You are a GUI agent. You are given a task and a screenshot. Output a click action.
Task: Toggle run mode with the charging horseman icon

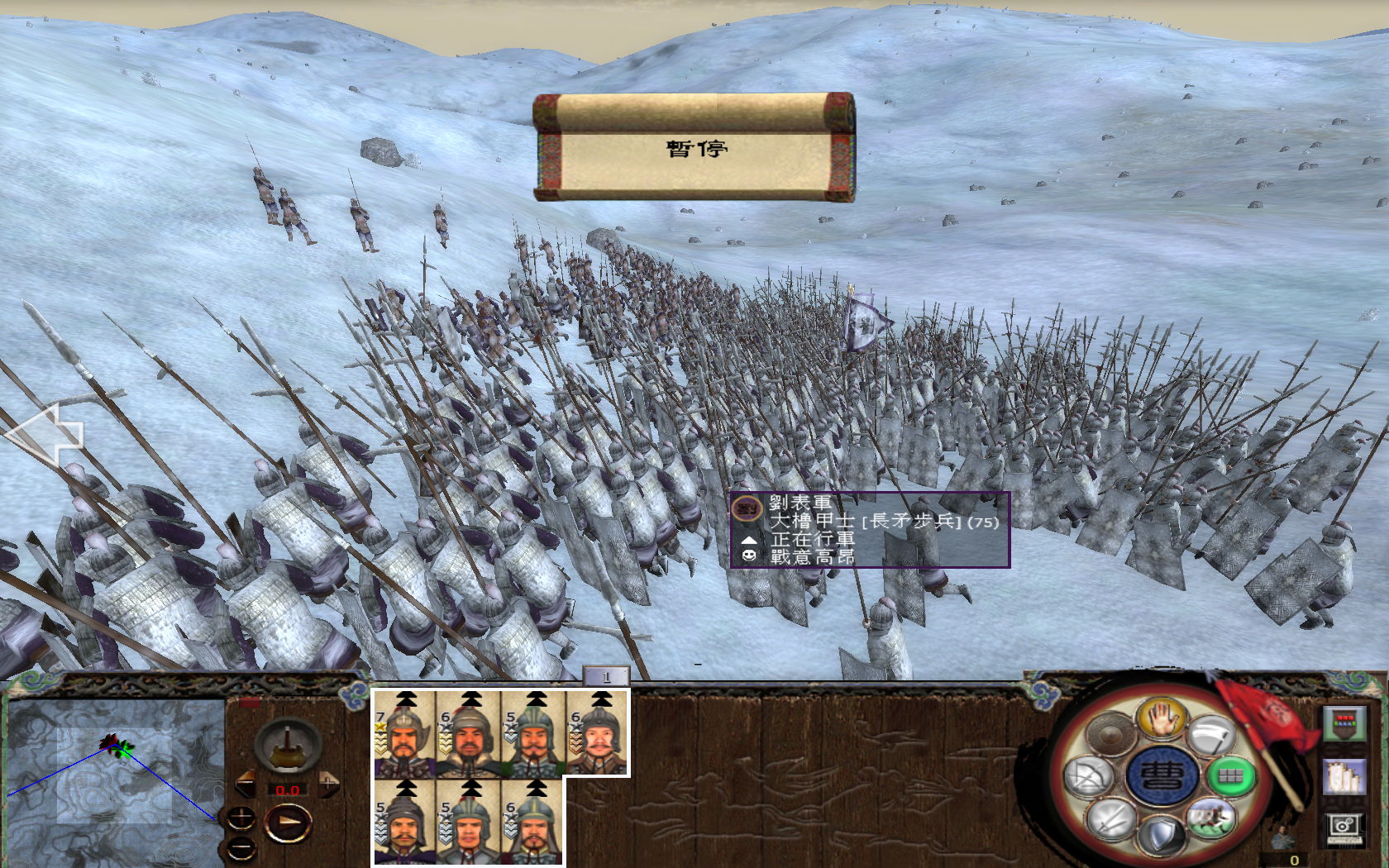(1211, 818)
